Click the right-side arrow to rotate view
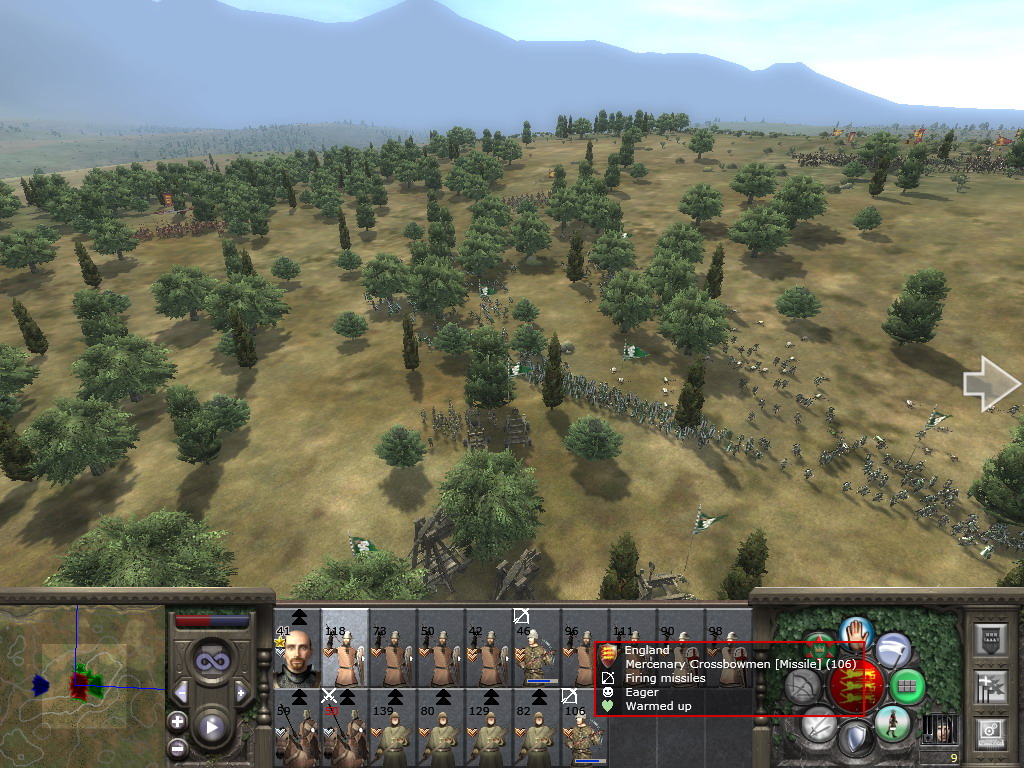This screenshot has height=768, width=1024. [x=991, y=384]
